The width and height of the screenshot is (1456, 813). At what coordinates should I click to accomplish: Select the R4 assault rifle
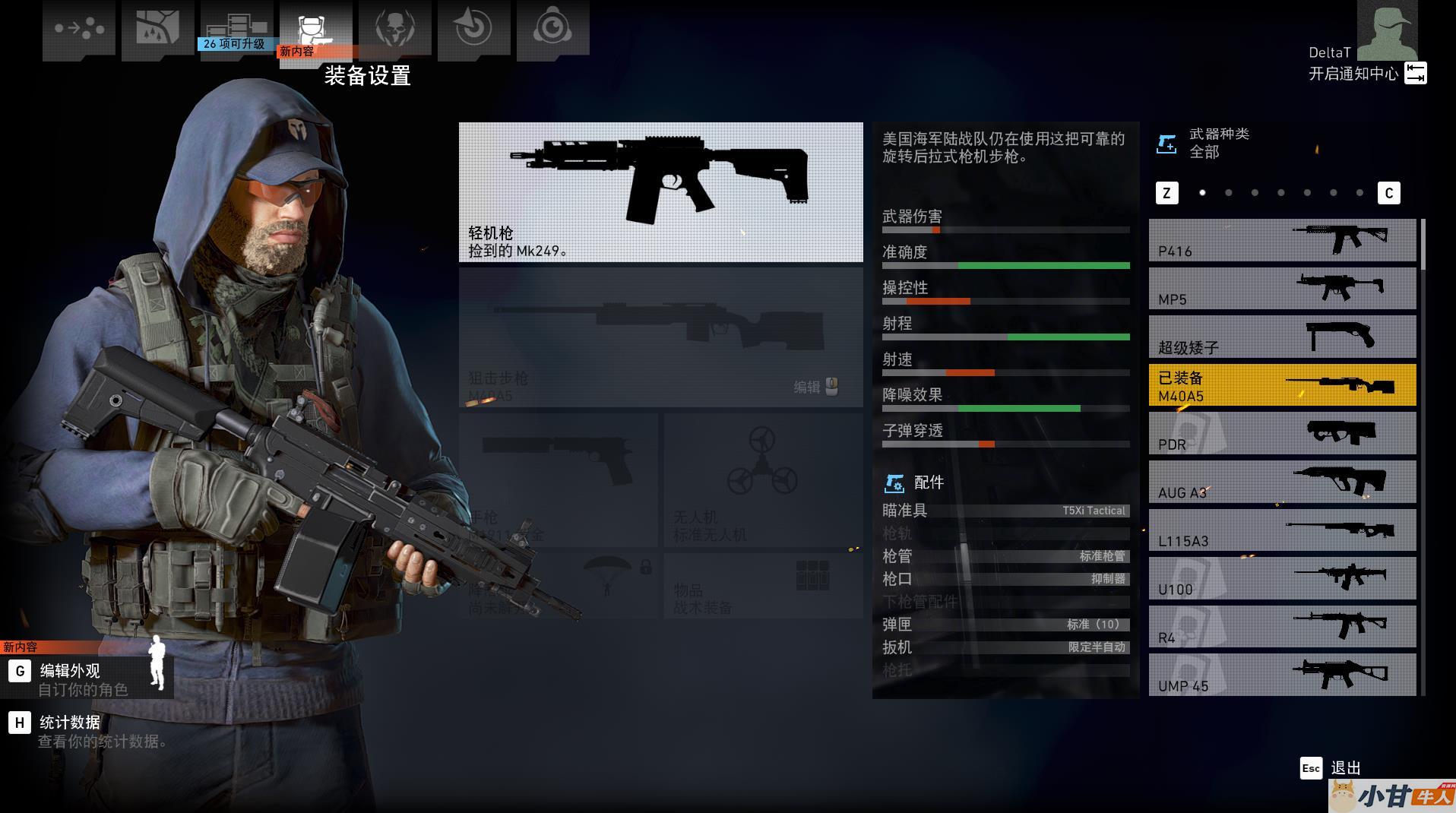(x=1282, y=627)
